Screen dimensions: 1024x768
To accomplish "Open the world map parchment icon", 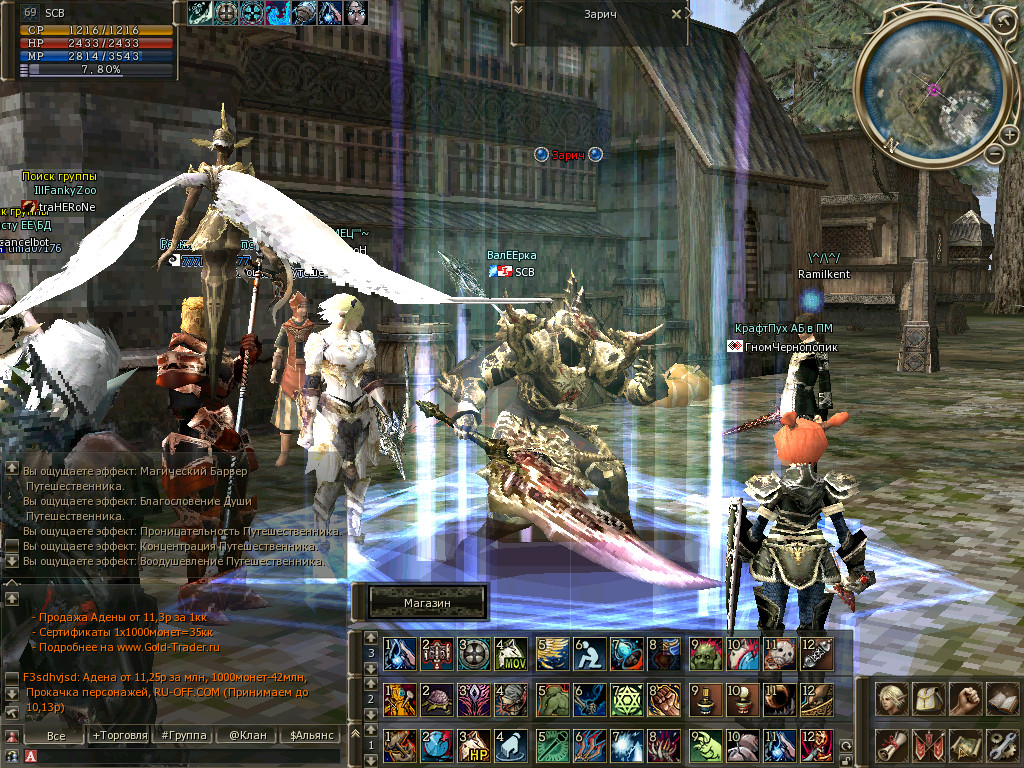I will click(x=965, y=744).
